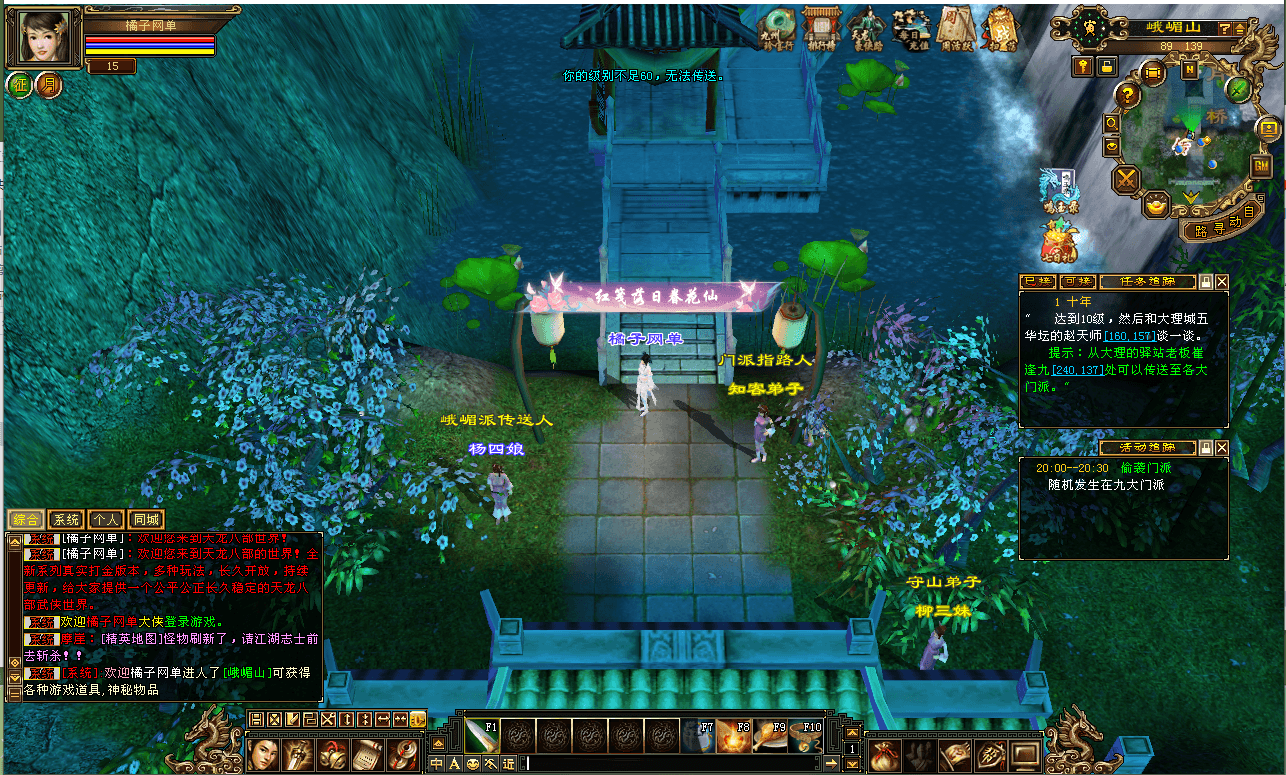Use the F9 roast chicken leg item
This screenshot has width=1286, height=775.
(771, 736)
